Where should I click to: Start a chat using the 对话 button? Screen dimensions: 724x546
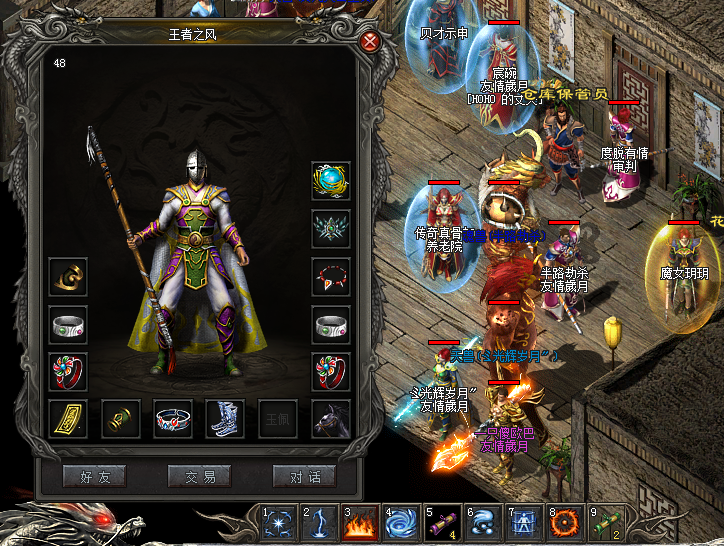point(304,477)
